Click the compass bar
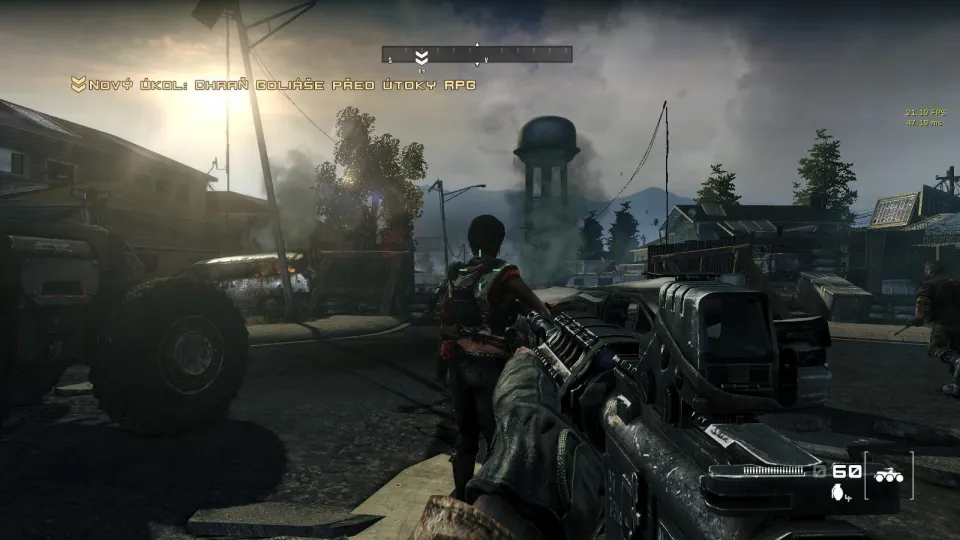Image resolution: width=960 pixels, height=540 pixels. pyautogui.click(x=477, y=54)
